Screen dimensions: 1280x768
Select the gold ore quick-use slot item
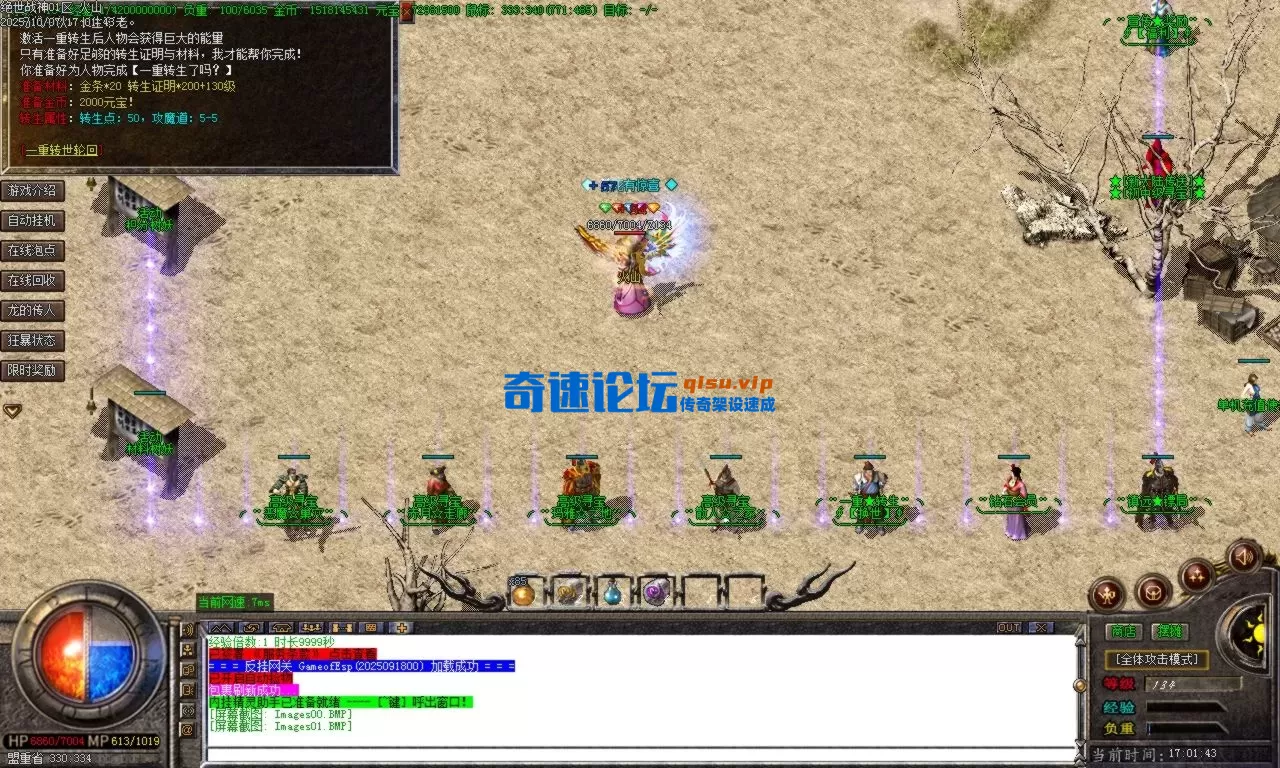click(566, 594)
